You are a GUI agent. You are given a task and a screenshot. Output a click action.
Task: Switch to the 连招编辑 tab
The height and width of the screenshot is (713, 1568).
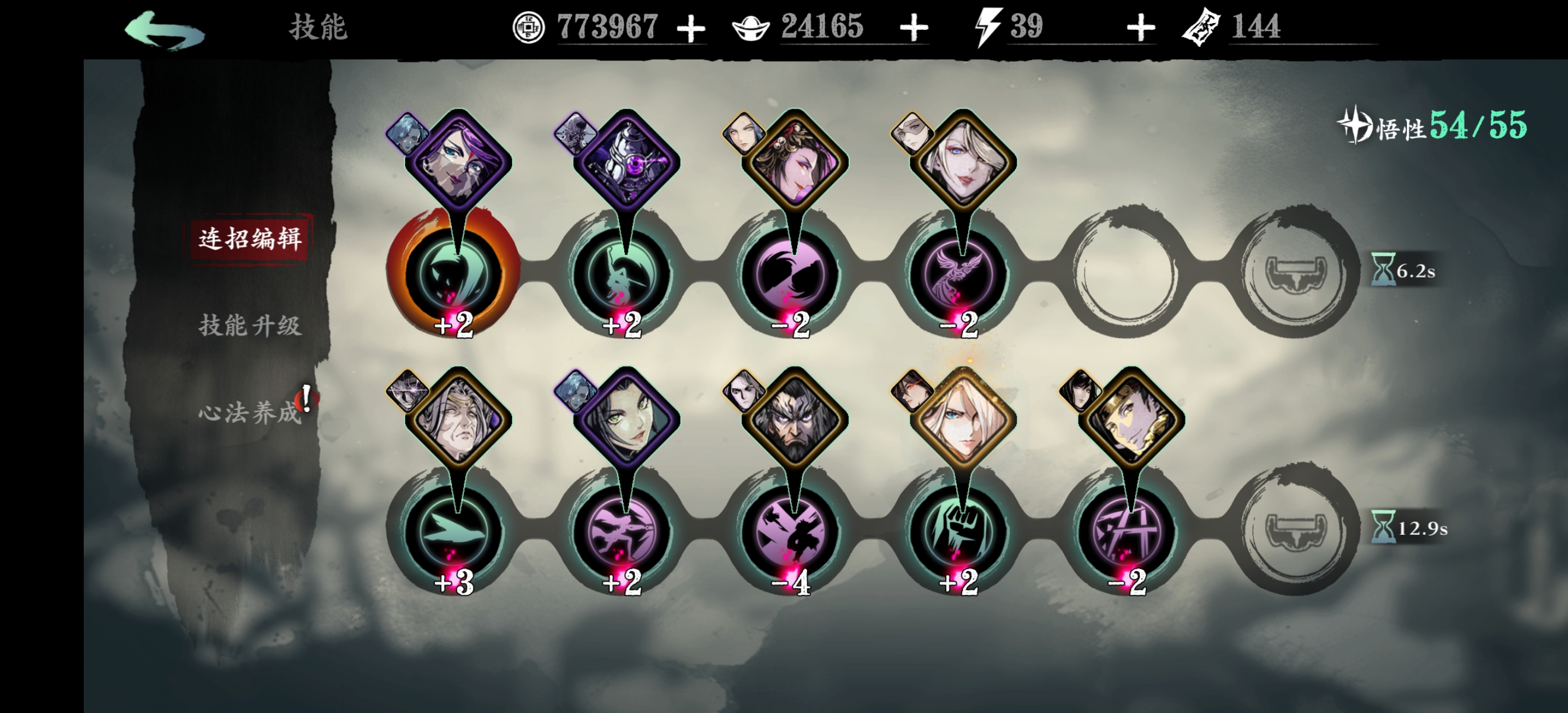[250, 238]
